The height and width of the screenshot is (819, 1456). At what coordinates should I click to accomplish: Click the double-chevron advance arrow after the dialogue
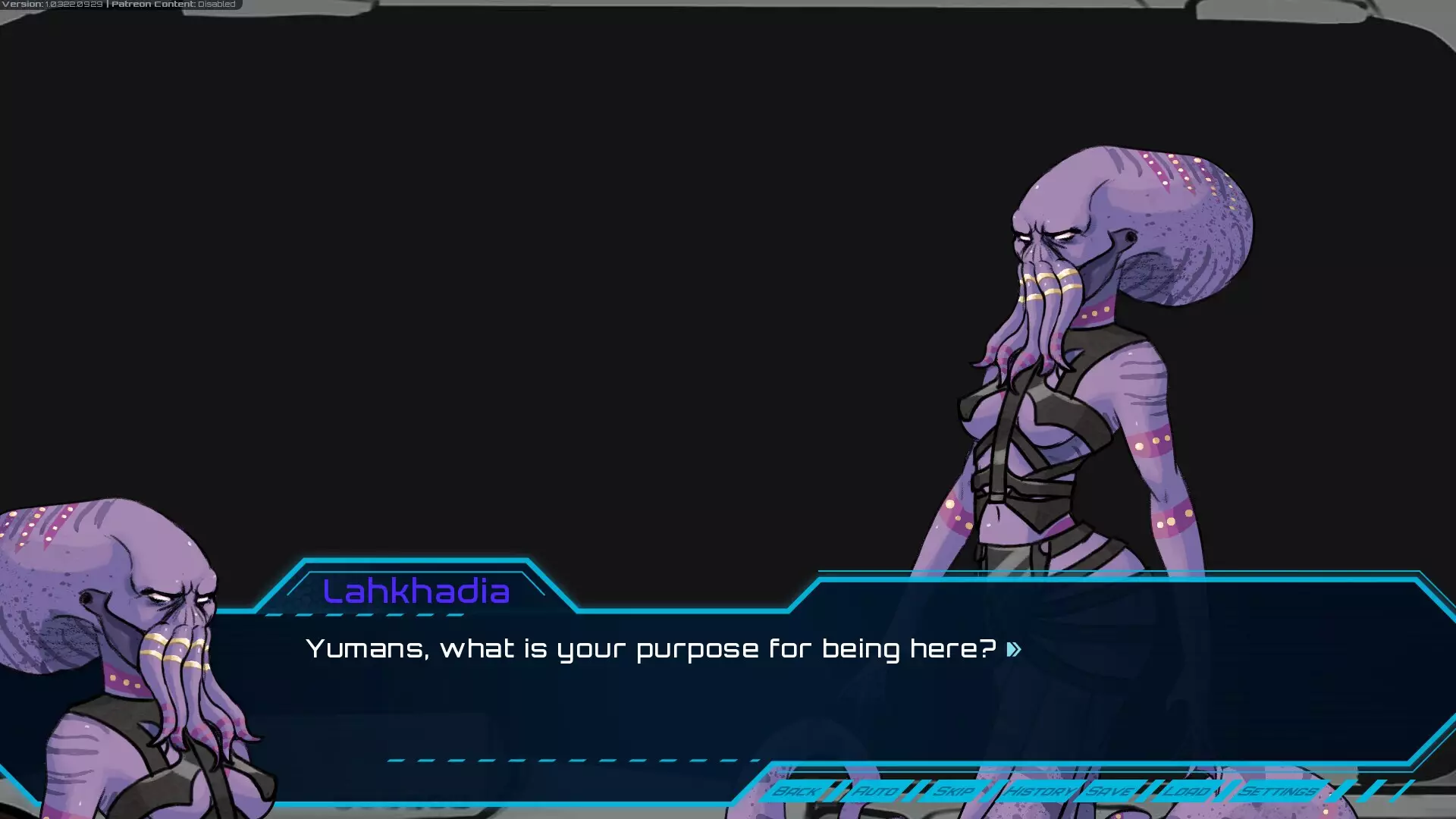[x=1013, y=649]
